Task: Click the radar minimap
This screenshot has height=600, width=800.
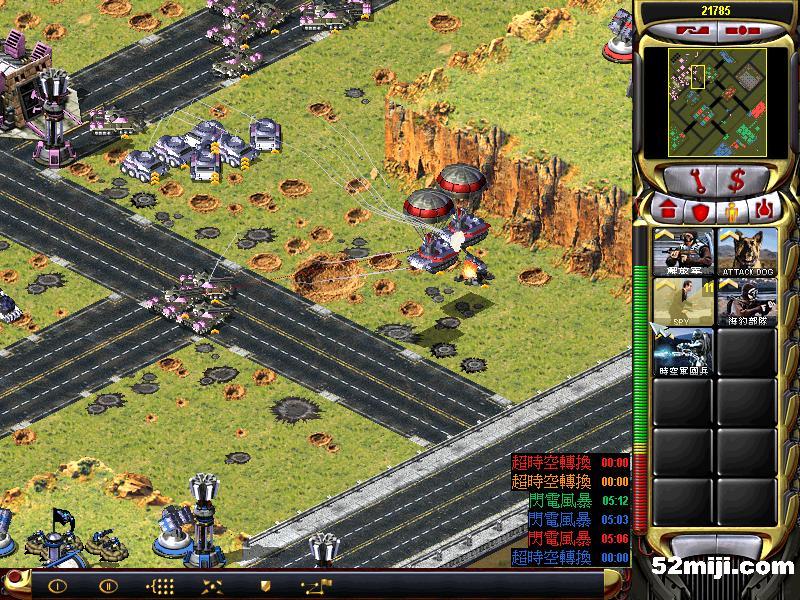Action: [703, 103]
